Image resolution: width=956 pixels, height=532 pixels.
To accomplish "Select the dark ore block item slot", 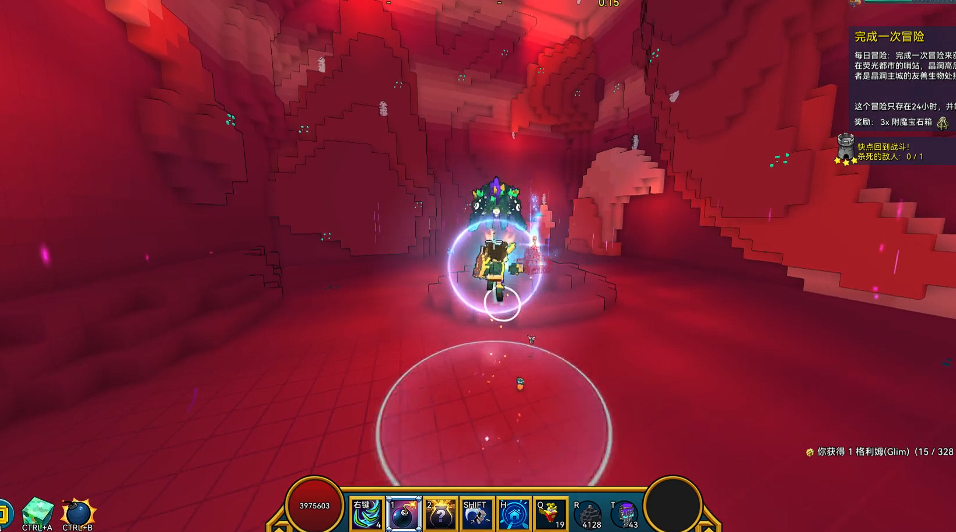I will coord(590,514).
